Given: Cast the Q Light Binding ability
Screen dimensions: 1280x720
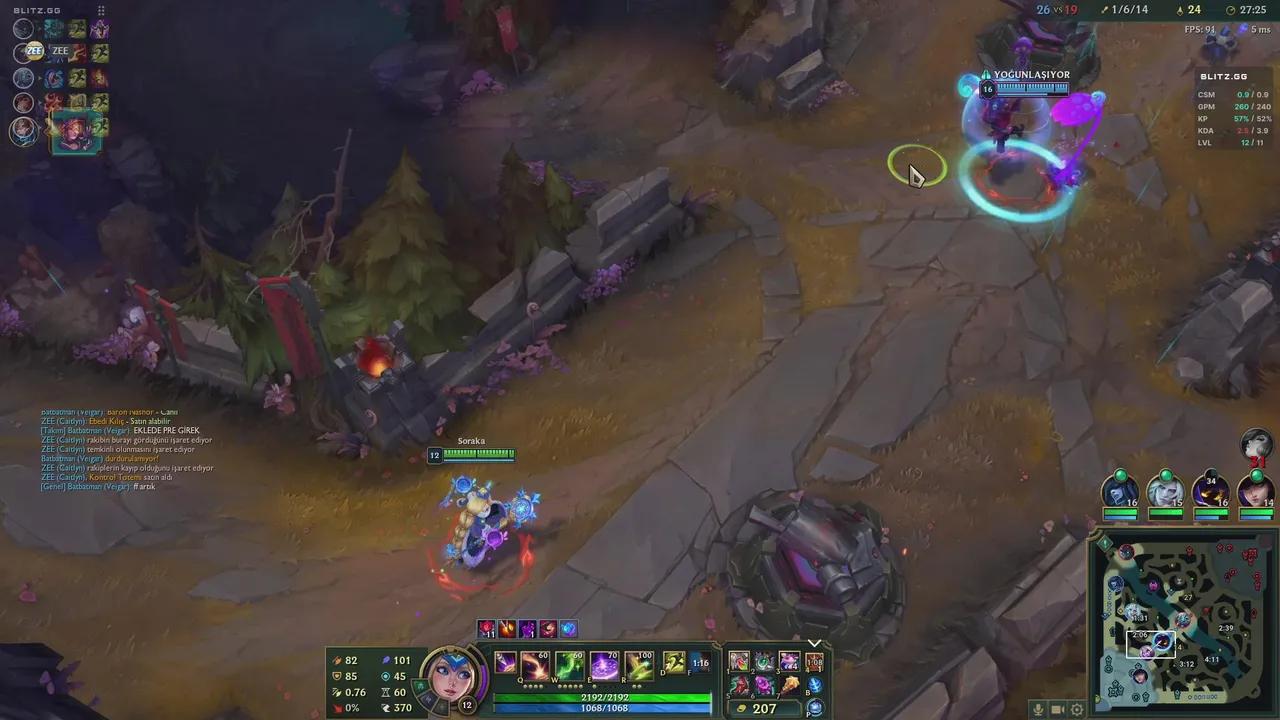Looking at the screenshot, I should 534,663.
